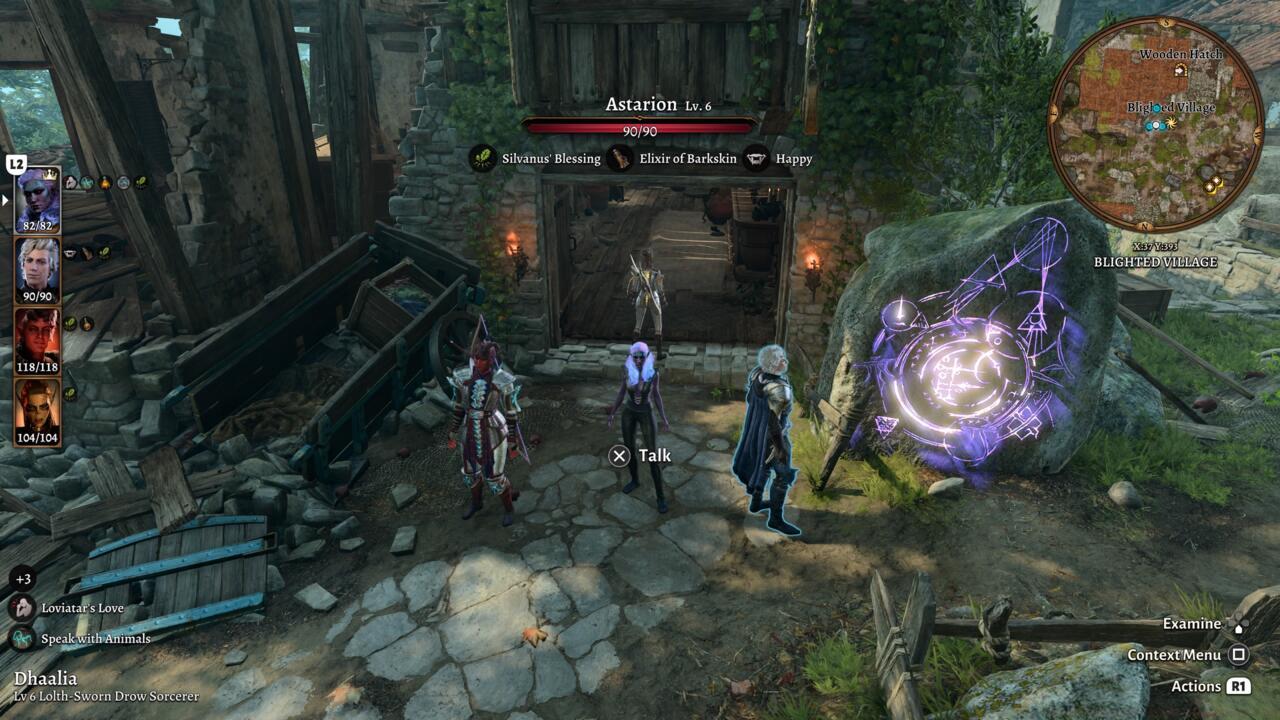Click the Wooden Hatch marker on minimap
The image size is (1280, 720).
click(1180, 70)
